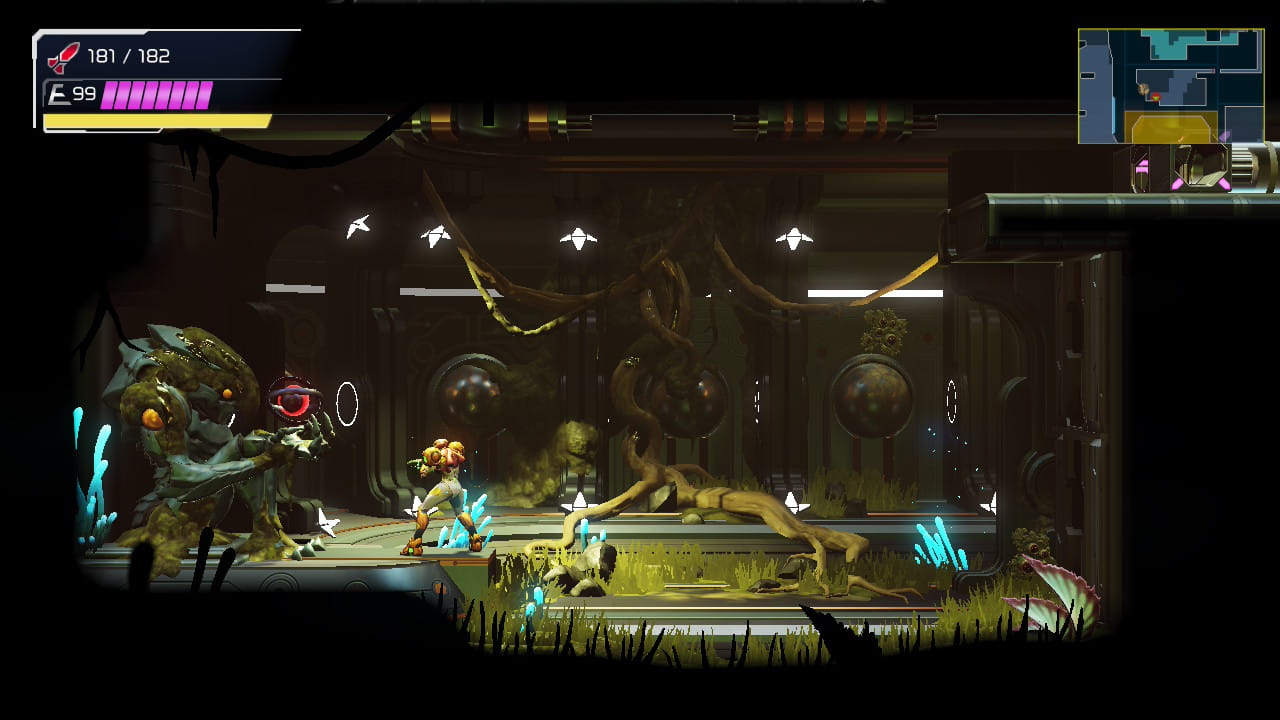The width and height of the screenshot is (1280, 720).
Task: Toggle the yellow highlighted room on the minimap
Action: (1172, 125)
